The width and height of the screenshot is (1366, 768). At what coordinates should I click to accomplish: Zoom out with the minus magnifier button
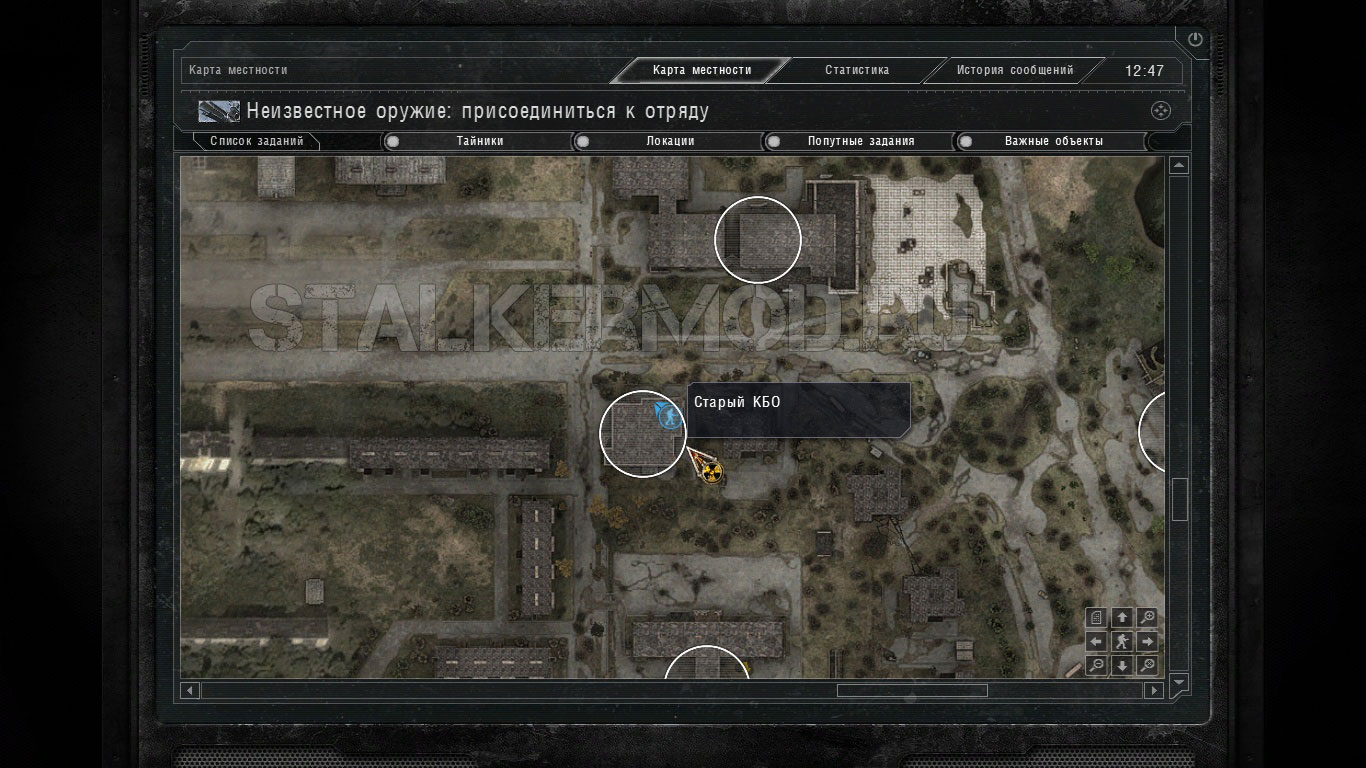tap(1097, 665)
